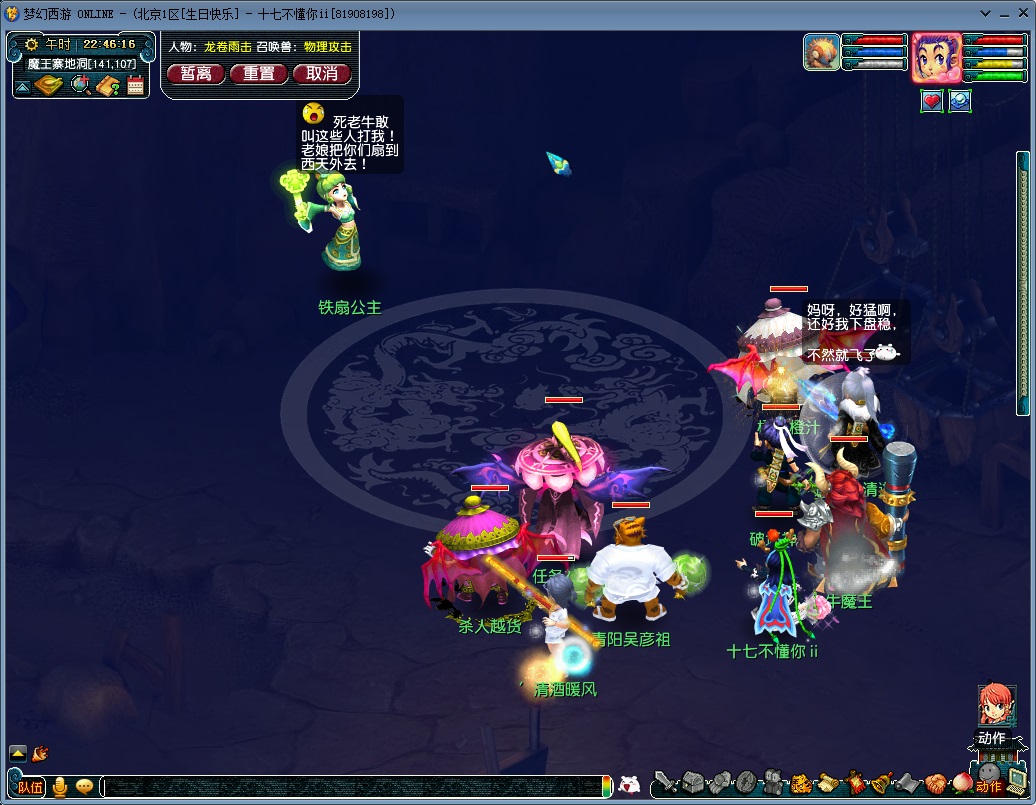Image resolution: width=1036 pixels, height=805 pixels.
Task: Collapse the time panel with arrow button
Action: click(x=22, y=87)
